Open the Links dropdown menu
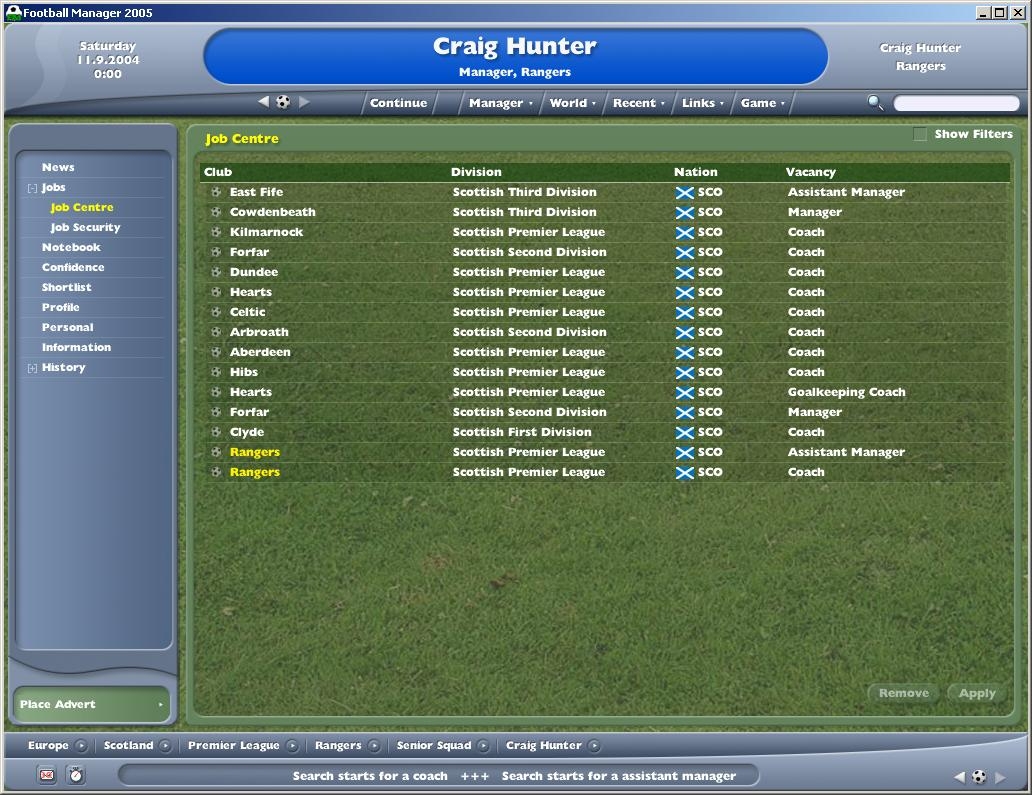The height and width of the screenshot is (795, 1032). [x=702, y=103]
